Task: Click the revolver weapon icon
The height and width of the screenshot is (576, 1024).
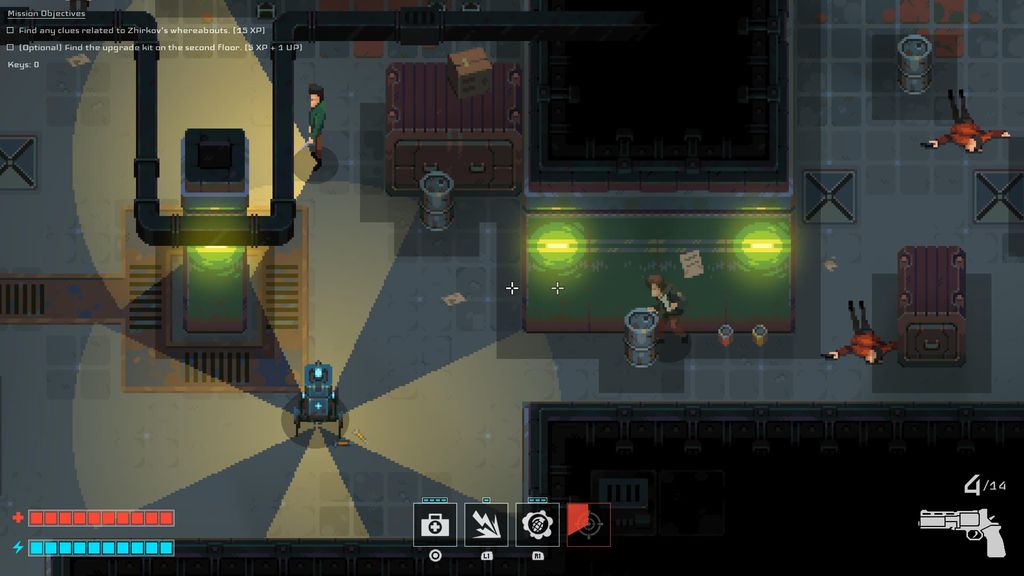Action: 960,525
